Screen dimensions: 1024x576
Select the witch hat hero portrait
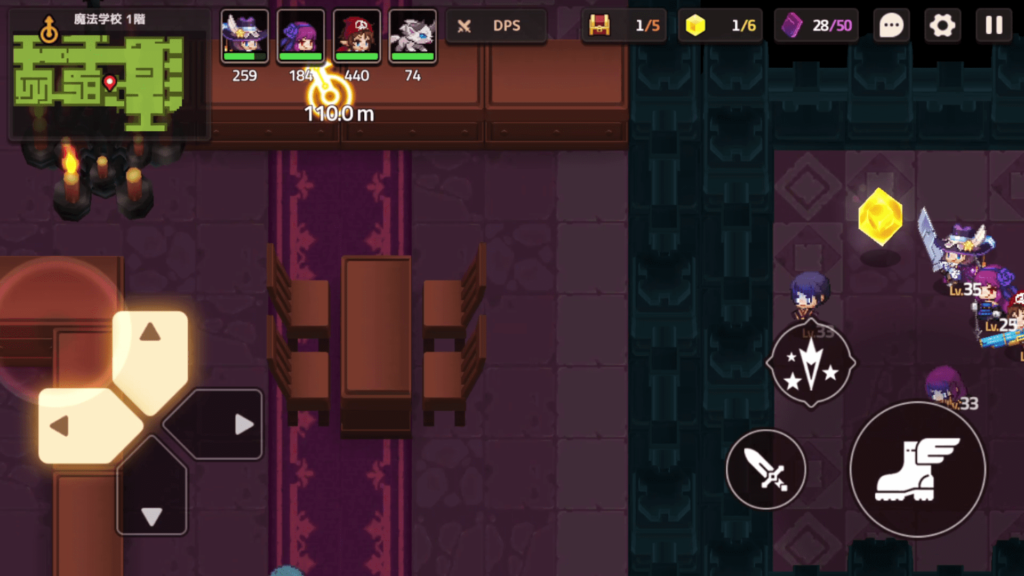point(244,38)
